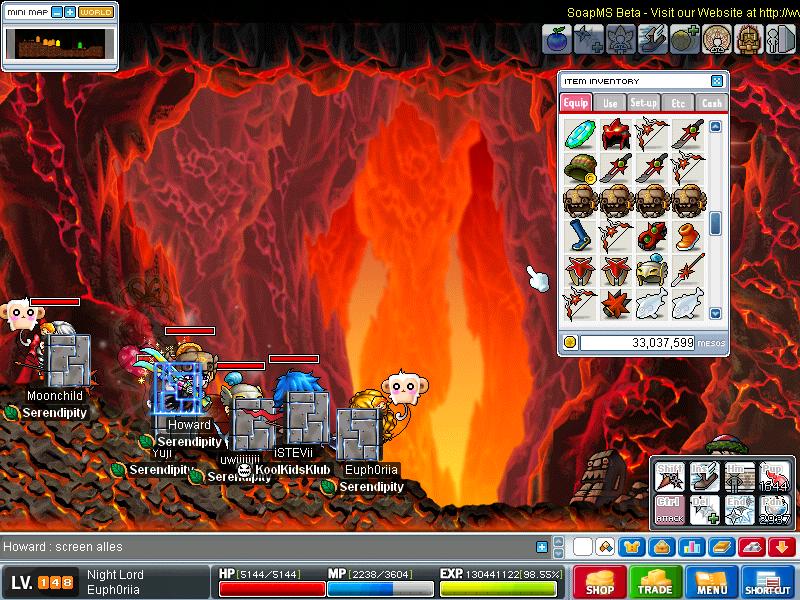Select the Cash inventory tab
800x600 pixels.
tap(712, 102)
